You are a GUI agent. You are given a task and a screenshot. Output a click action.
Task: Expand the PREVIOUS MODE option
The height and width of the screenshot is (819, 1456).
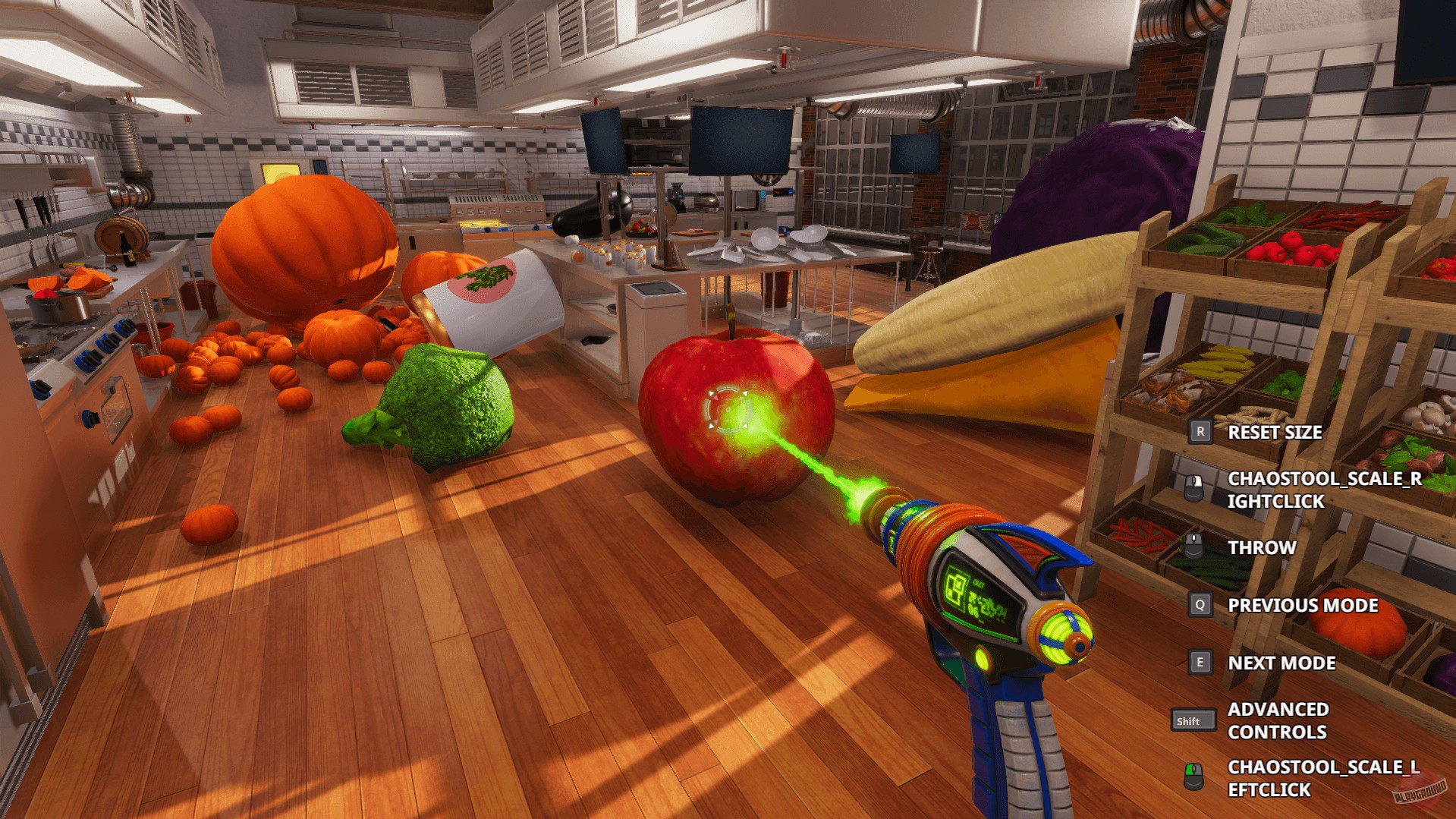tap(1302, 605)
